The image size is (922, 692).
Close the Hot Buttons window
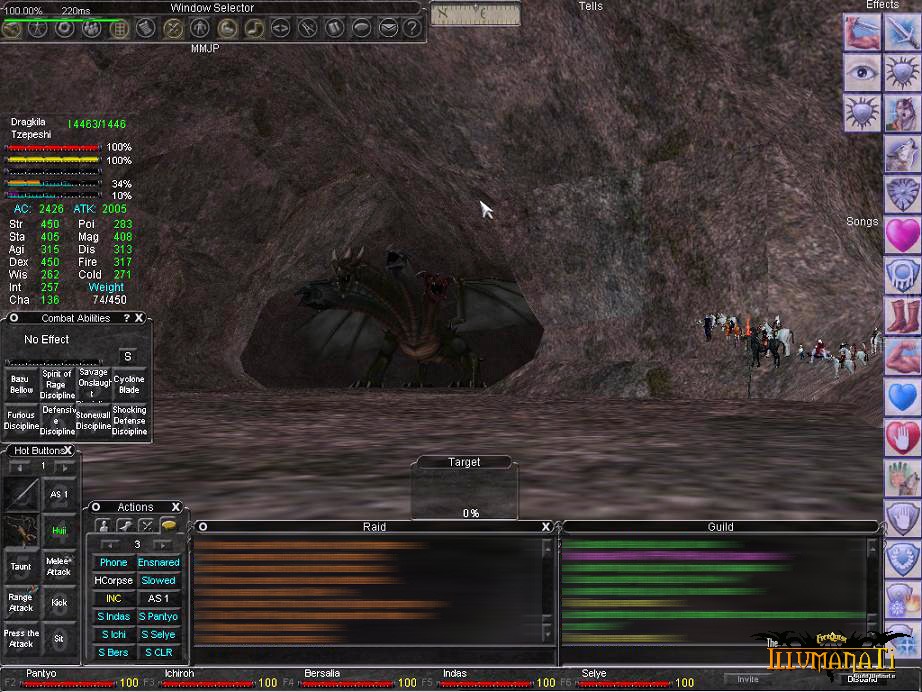pyautogui.click(x=69, y=451)
